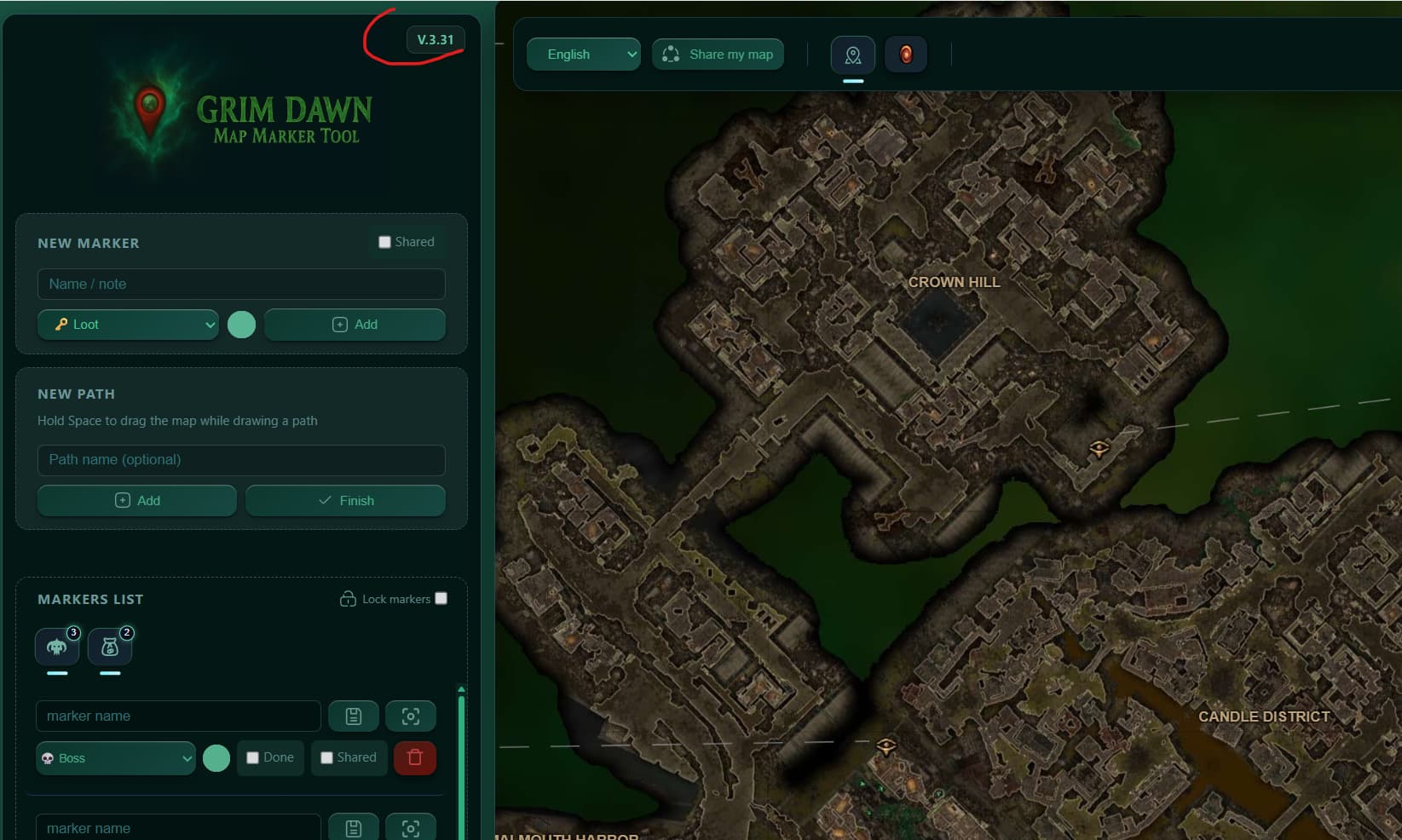This screenshot has height=840, width=1402.
Task: Filter markers by the boss skull icon
Action: coord(57,647)
